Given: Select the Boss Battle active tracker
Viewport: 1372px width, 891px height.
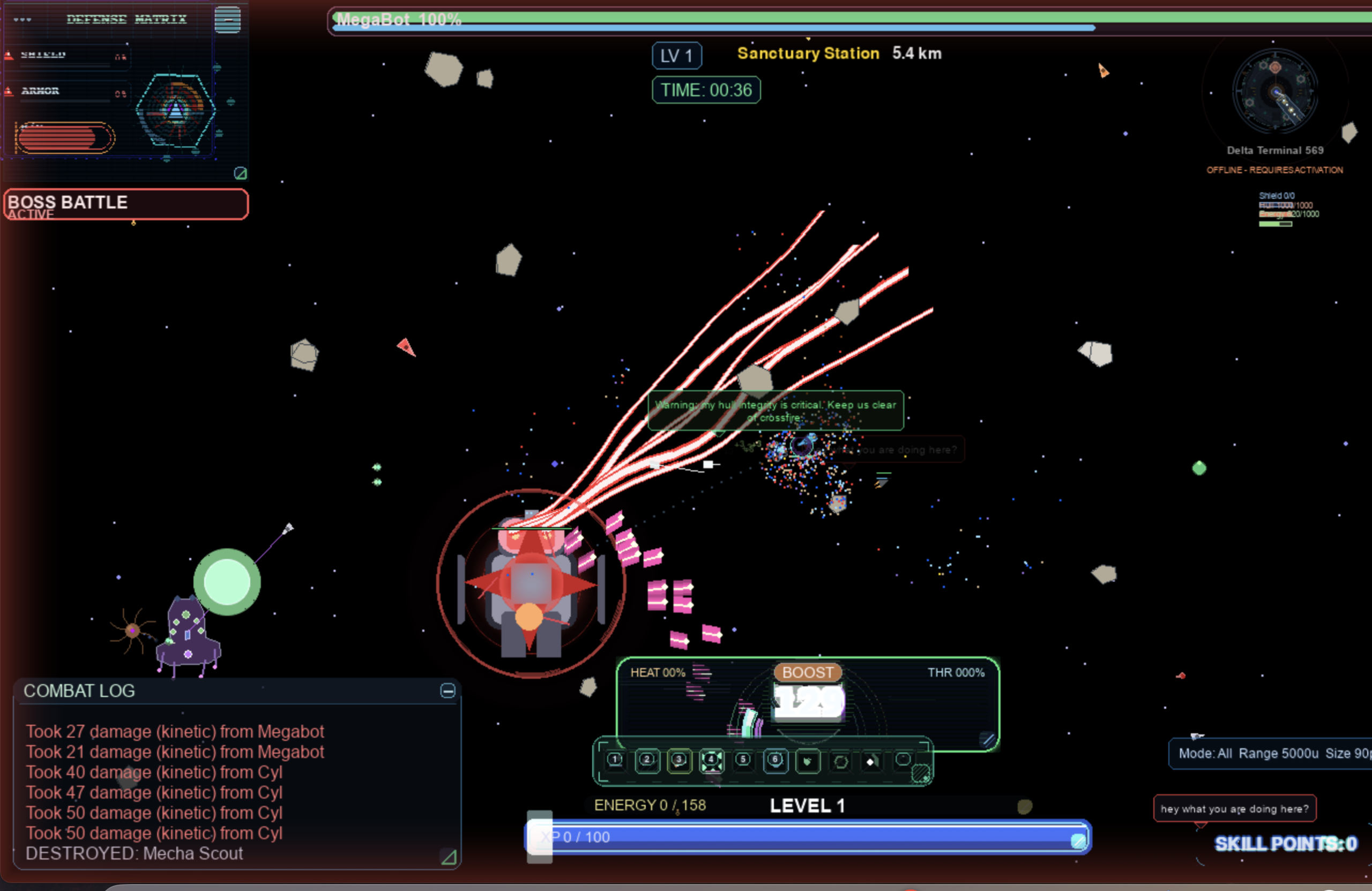Looking at the screenshot, I should point(125,204).
